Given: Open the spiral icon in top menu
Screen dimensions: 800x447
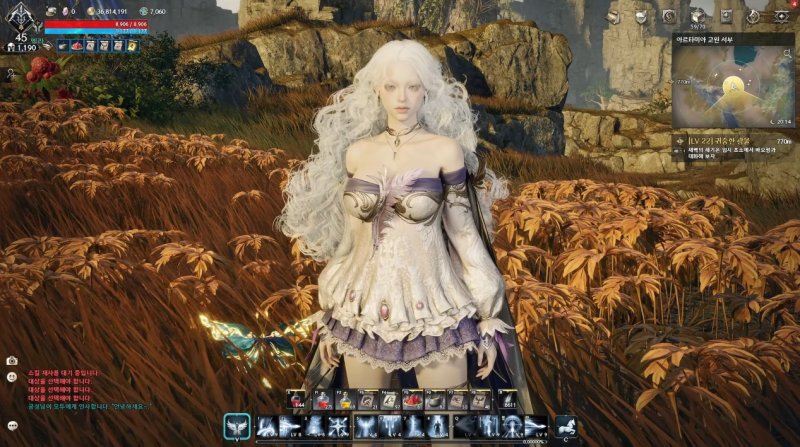Looking at the screenshot, I should point(669,15).
